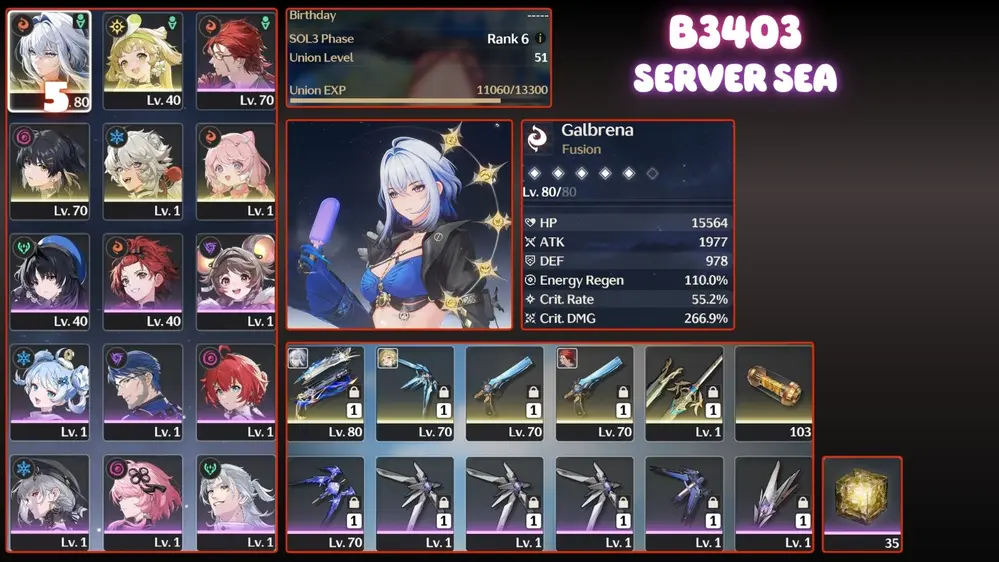The height and width of the screenshot is (562, 999).
Task: Select the white-haired Lv. 80 character portrait
Action: click(50, 60)
